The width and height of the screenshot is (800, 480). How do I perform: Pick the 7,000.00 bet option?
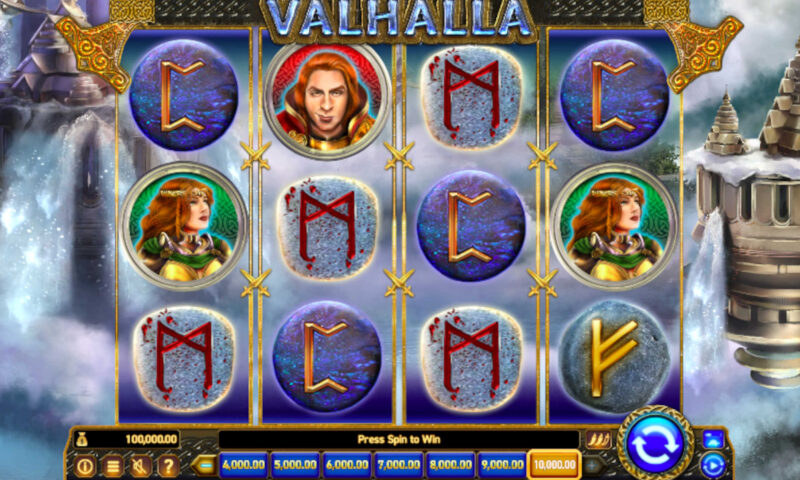pos(399,465)
